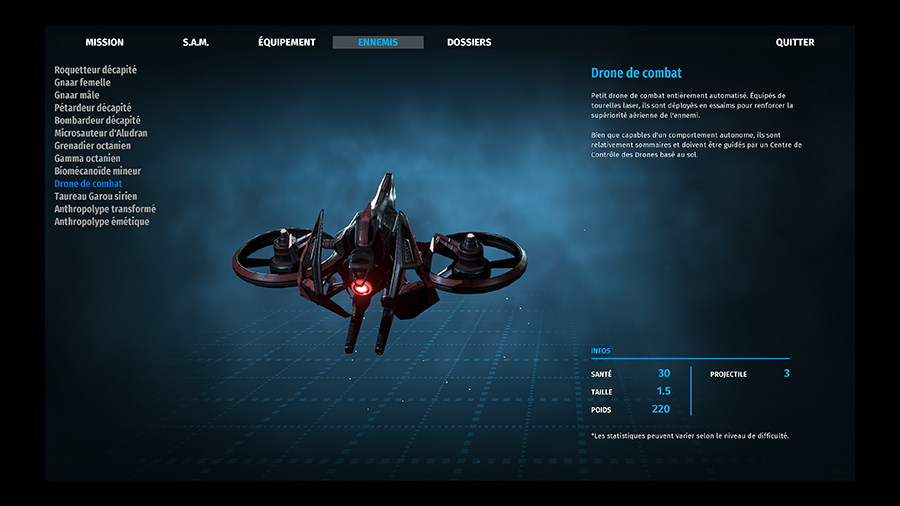Open the DOSSIERS tab
This screenshot has width=900, height=506.
[469, 43]
